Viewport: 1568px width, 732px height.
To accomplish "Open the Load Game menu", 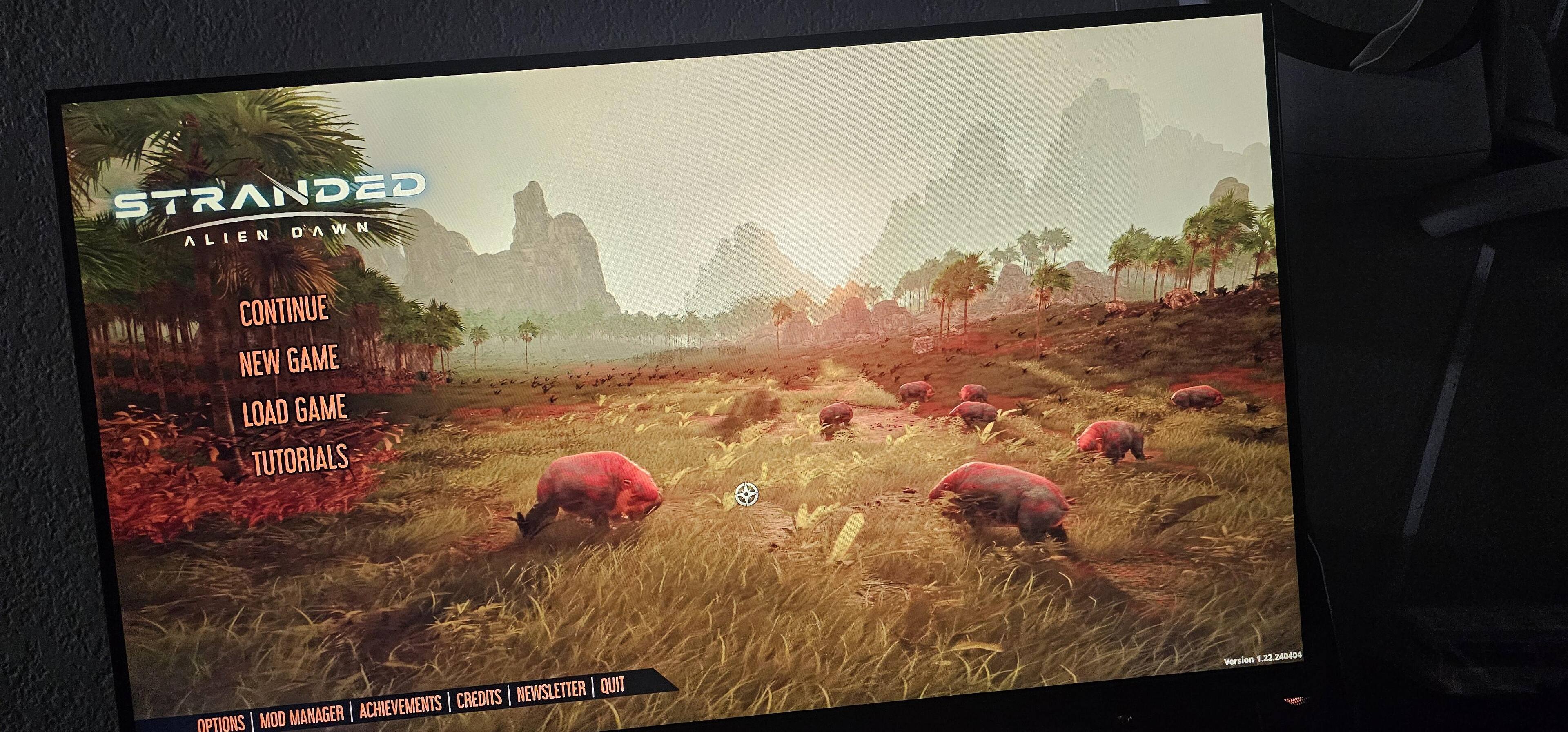I will coord(294,410).
